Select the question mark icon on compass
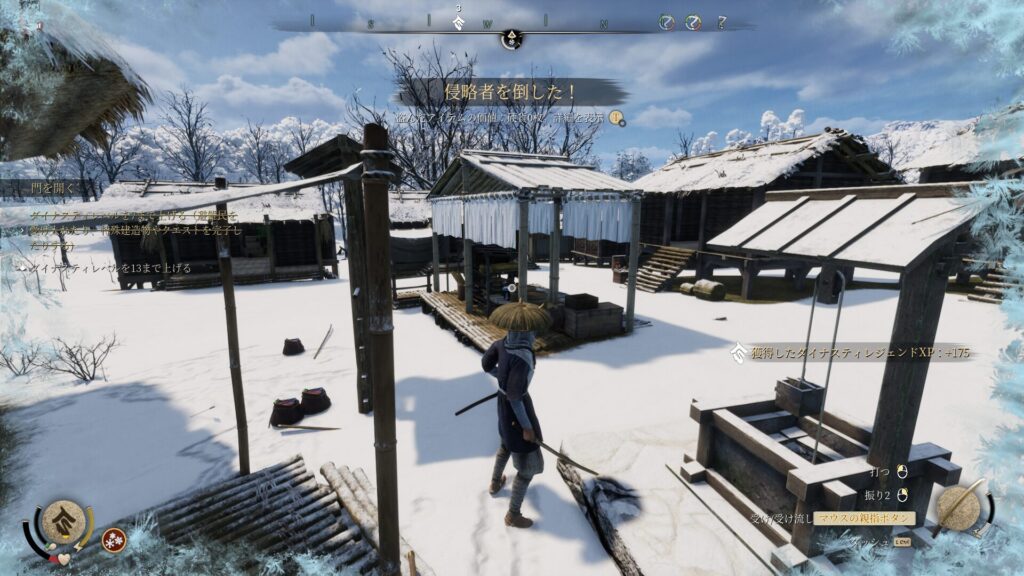This screenshot has width=1024, height=576. [x=721, y=22]
